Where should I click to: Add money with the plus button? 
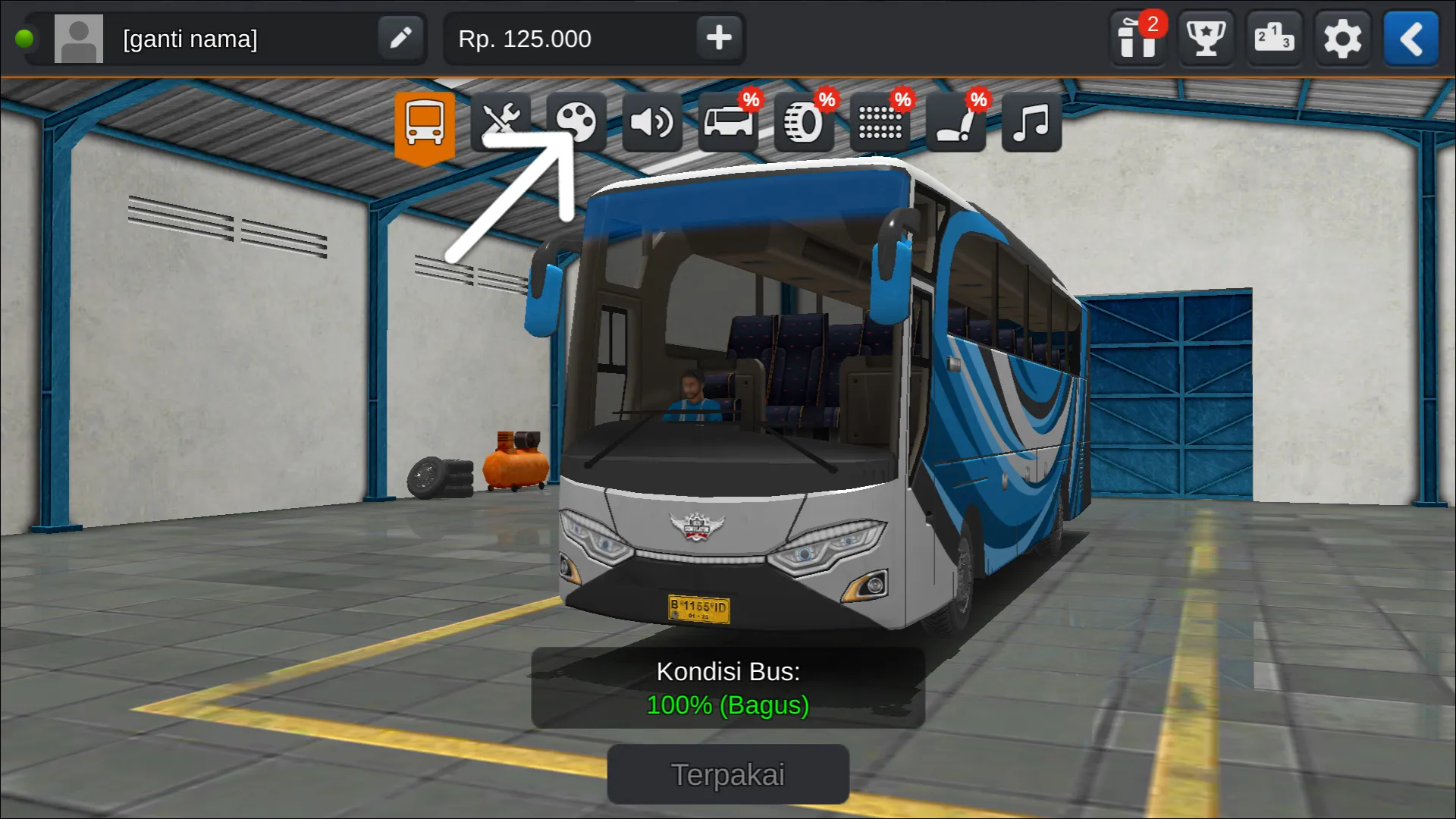(718, 38)
